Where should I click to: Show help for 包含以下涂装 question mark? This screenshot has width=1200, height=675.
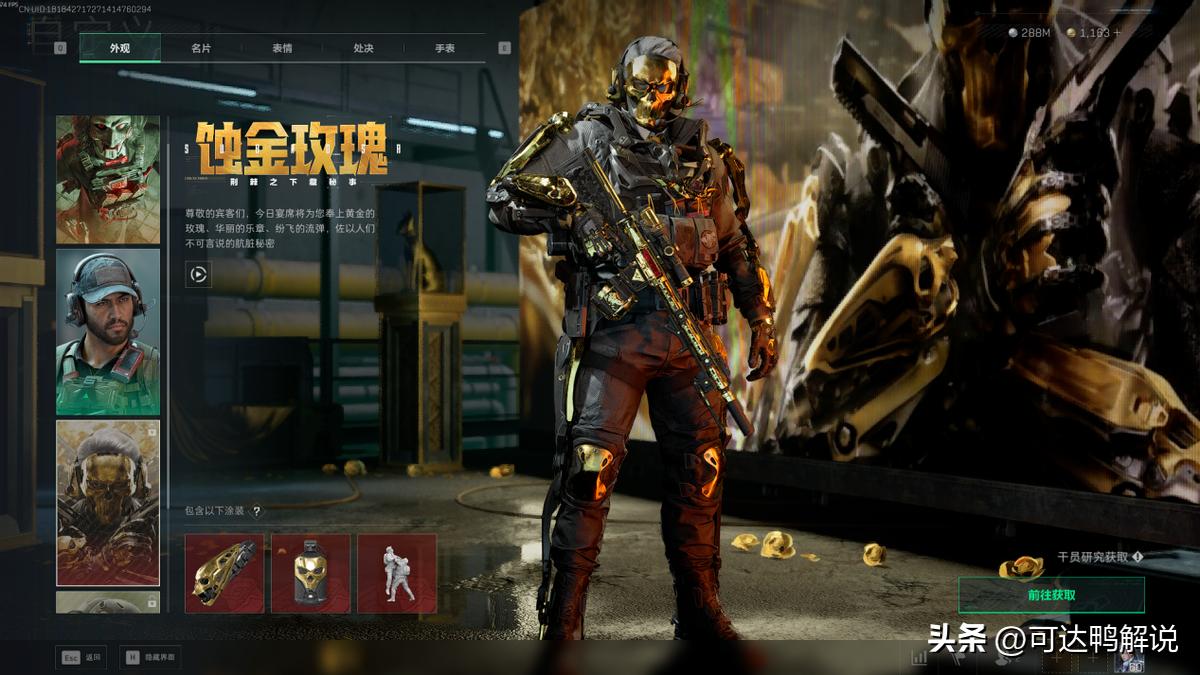(x=256, y=511)
